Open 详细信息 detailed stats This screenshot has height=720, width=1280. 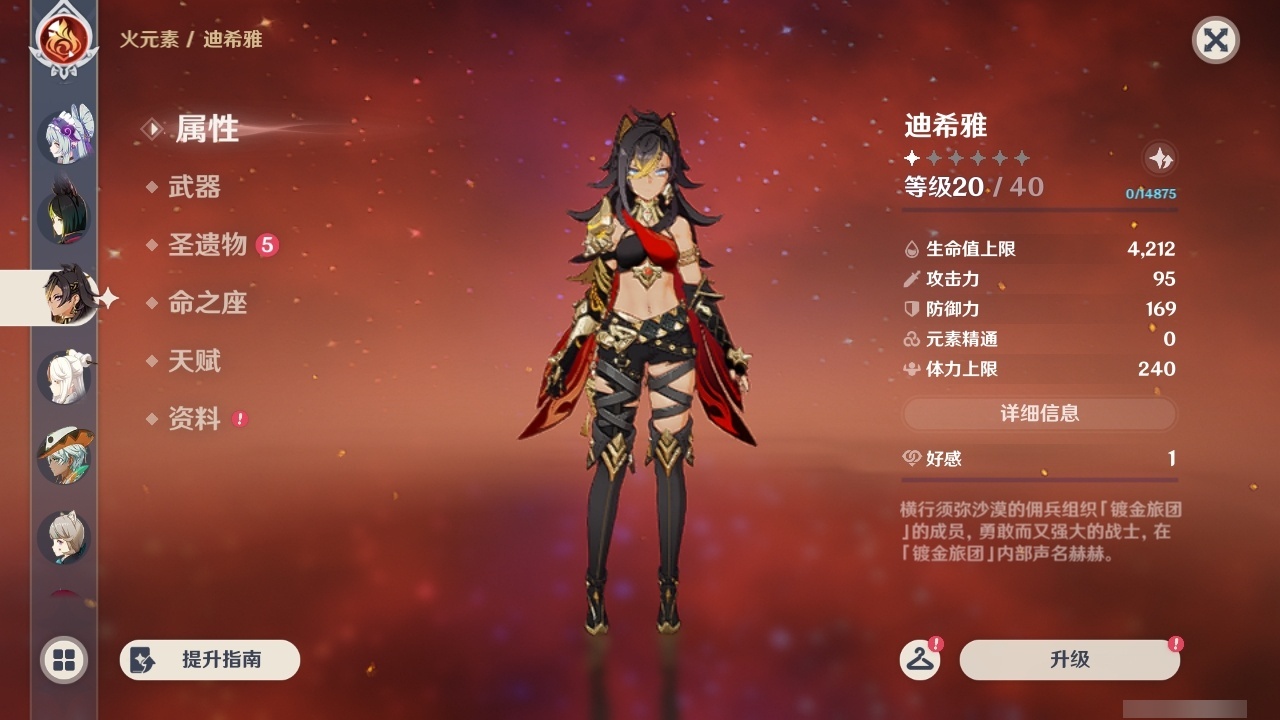click(1040, 414)
